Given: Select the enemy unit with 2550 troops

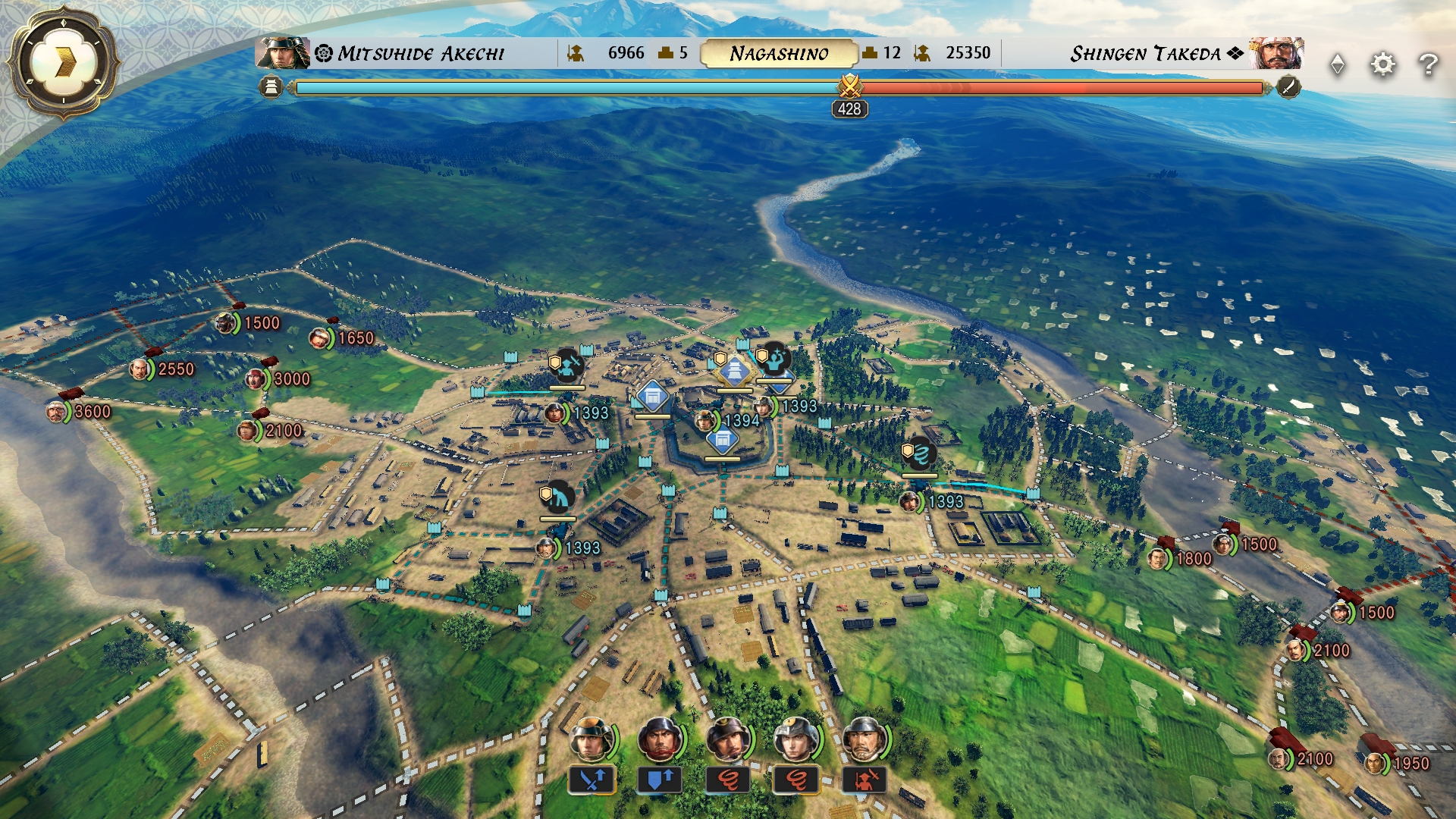Looking at the screenshot, I should pos(140,369).
